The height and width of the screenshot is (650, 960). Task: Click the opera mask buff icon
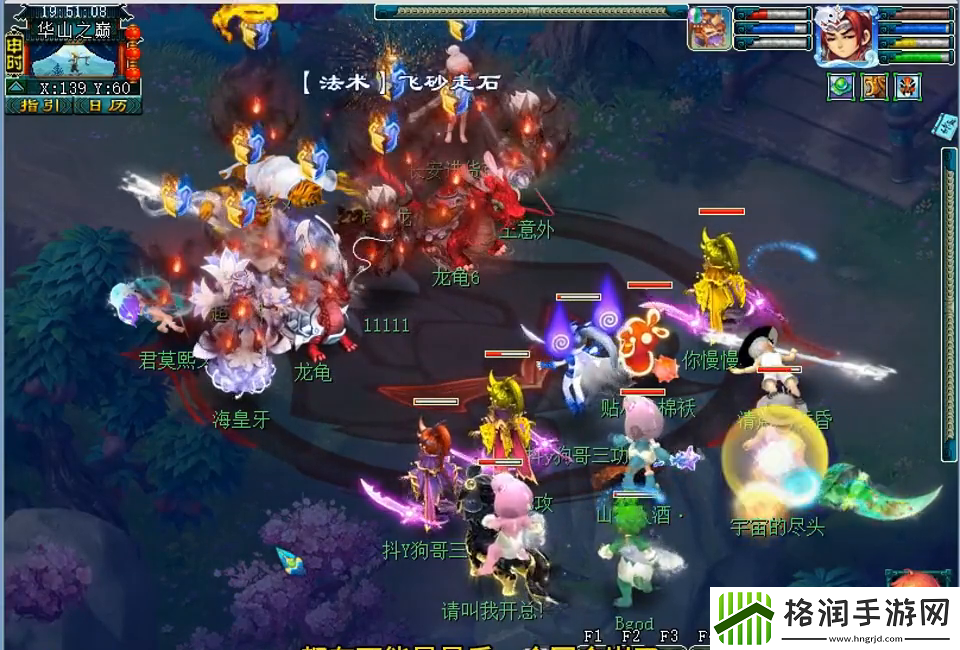tap(908, 87)
